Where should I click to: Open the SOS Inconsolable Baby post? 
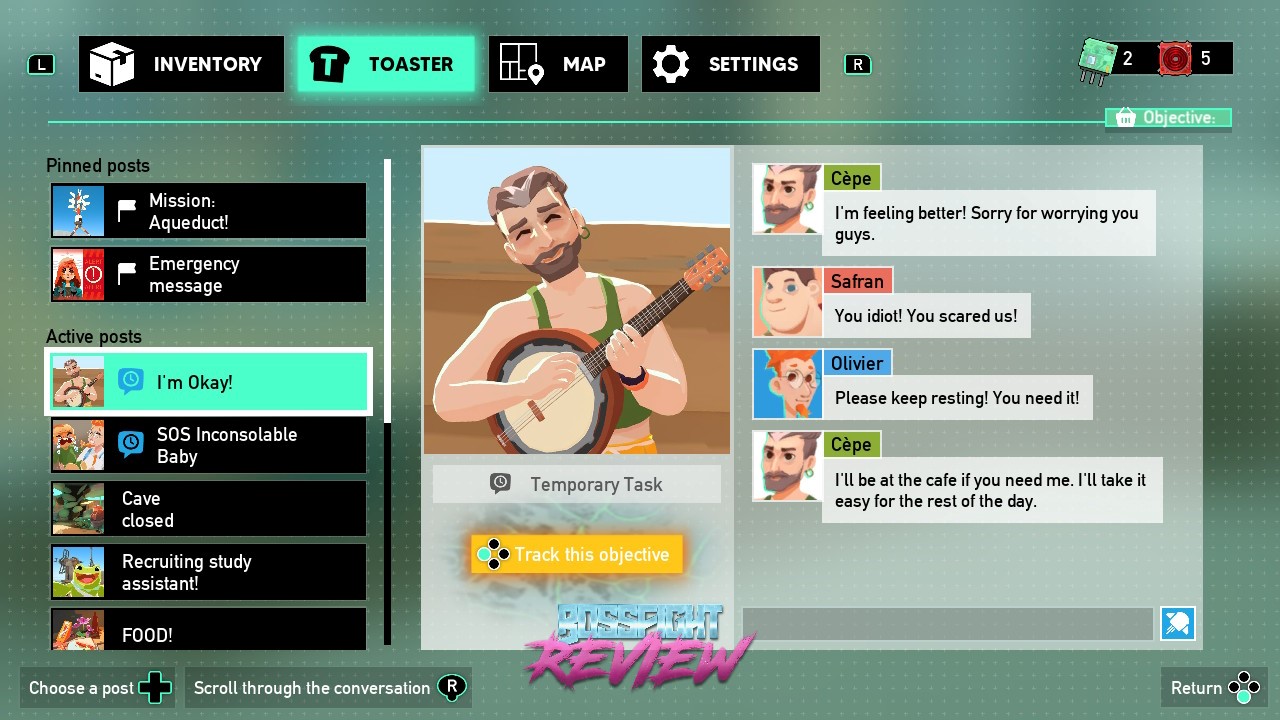[x=208, y=445]
